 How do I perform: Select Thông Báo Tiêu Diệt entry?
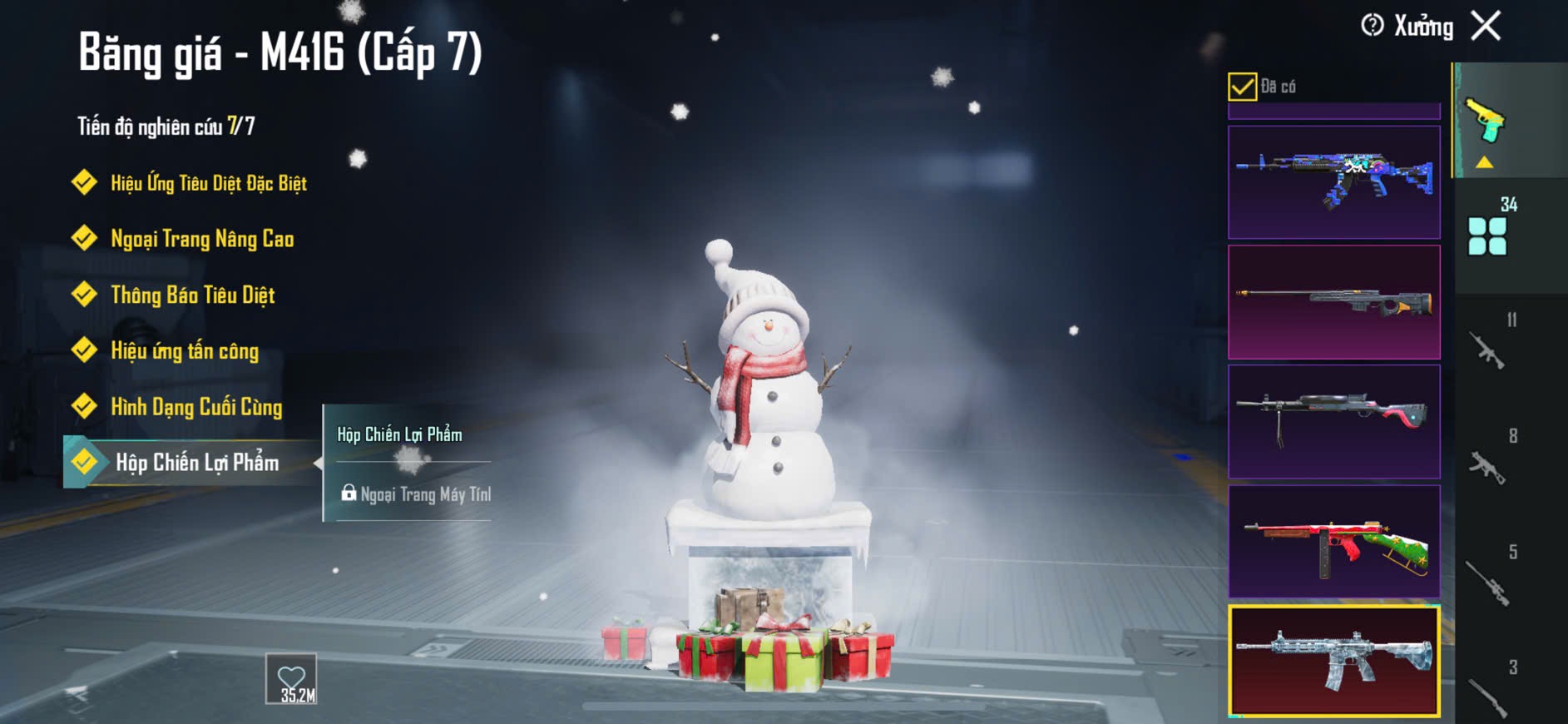point(192,295)
